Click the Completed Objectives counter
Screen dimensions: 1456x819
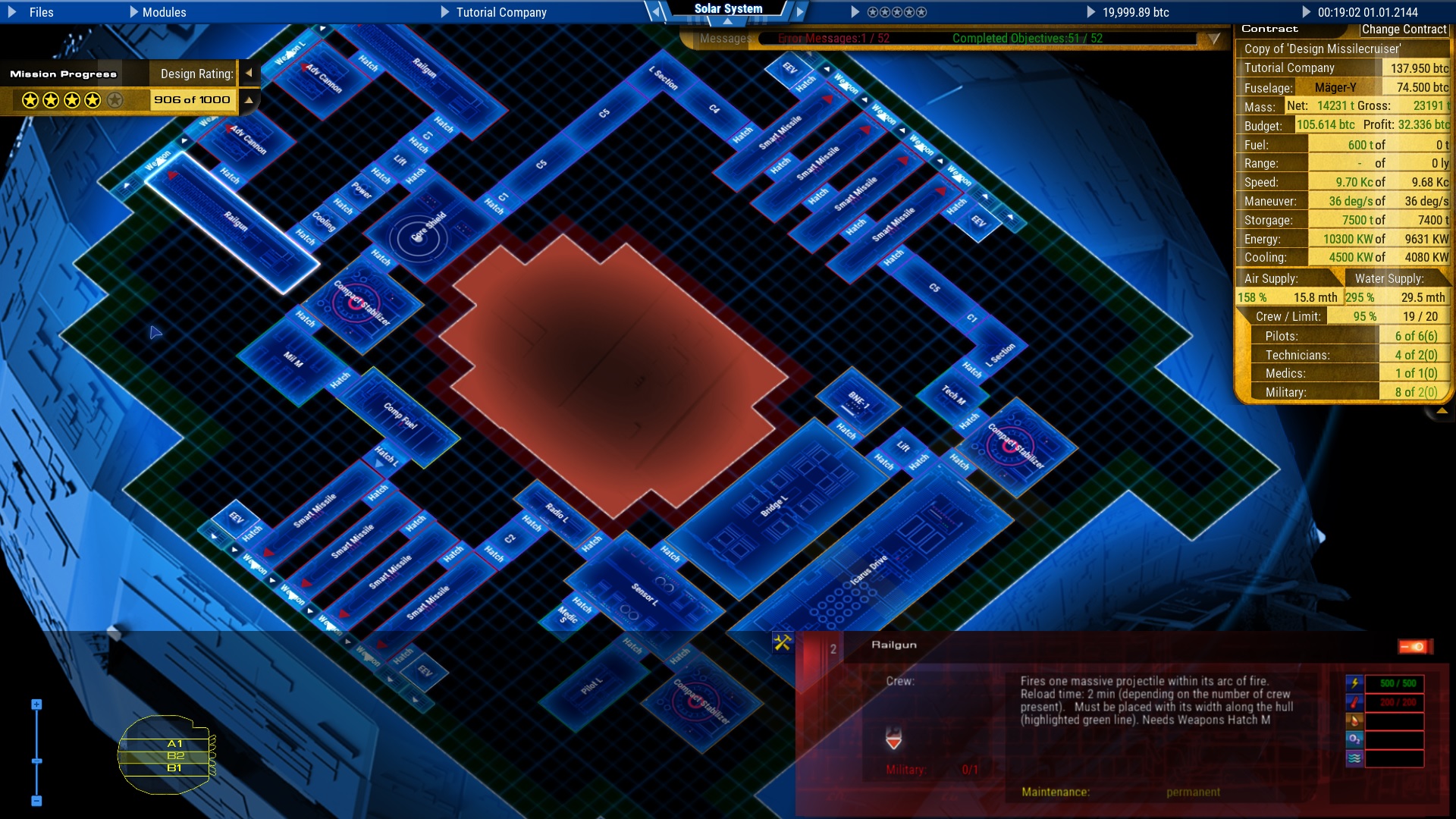pos(1024,38)
